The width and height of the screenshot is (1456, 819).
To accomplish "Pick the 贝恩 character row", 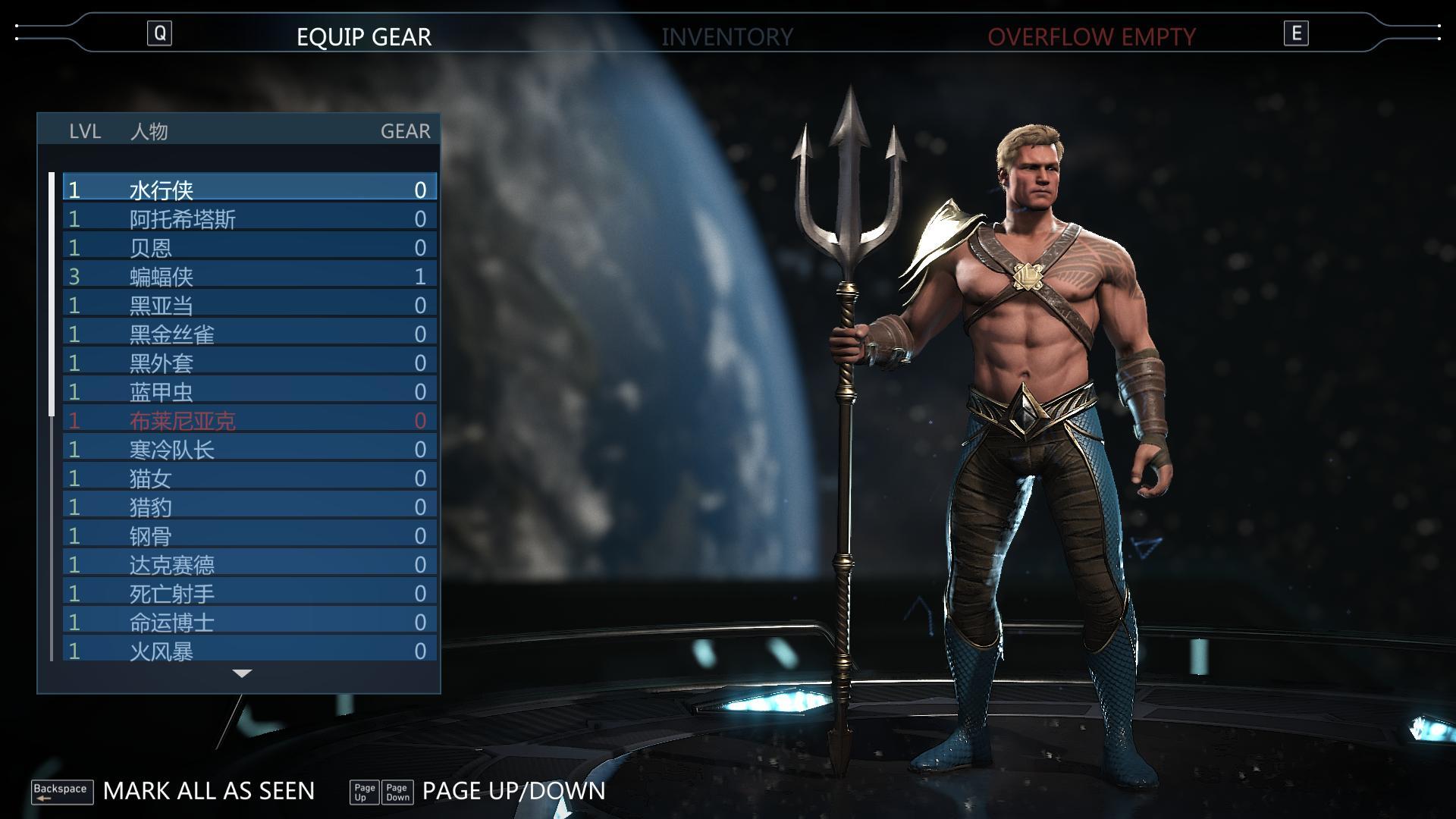I will (249, 247).
